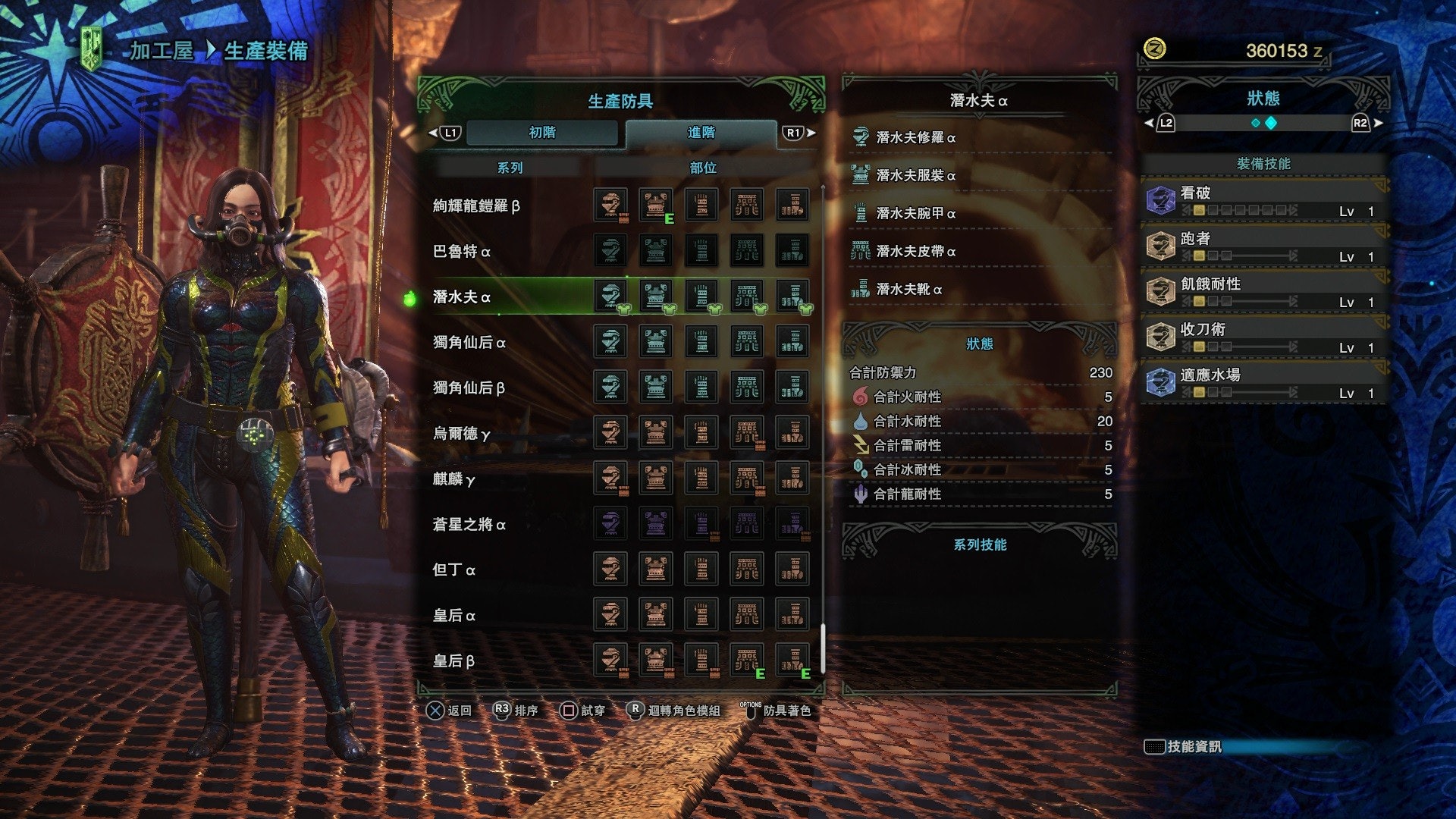
Task: Select 潛水夫修羅α helmet entry
Action: click(x=915, y=137)
